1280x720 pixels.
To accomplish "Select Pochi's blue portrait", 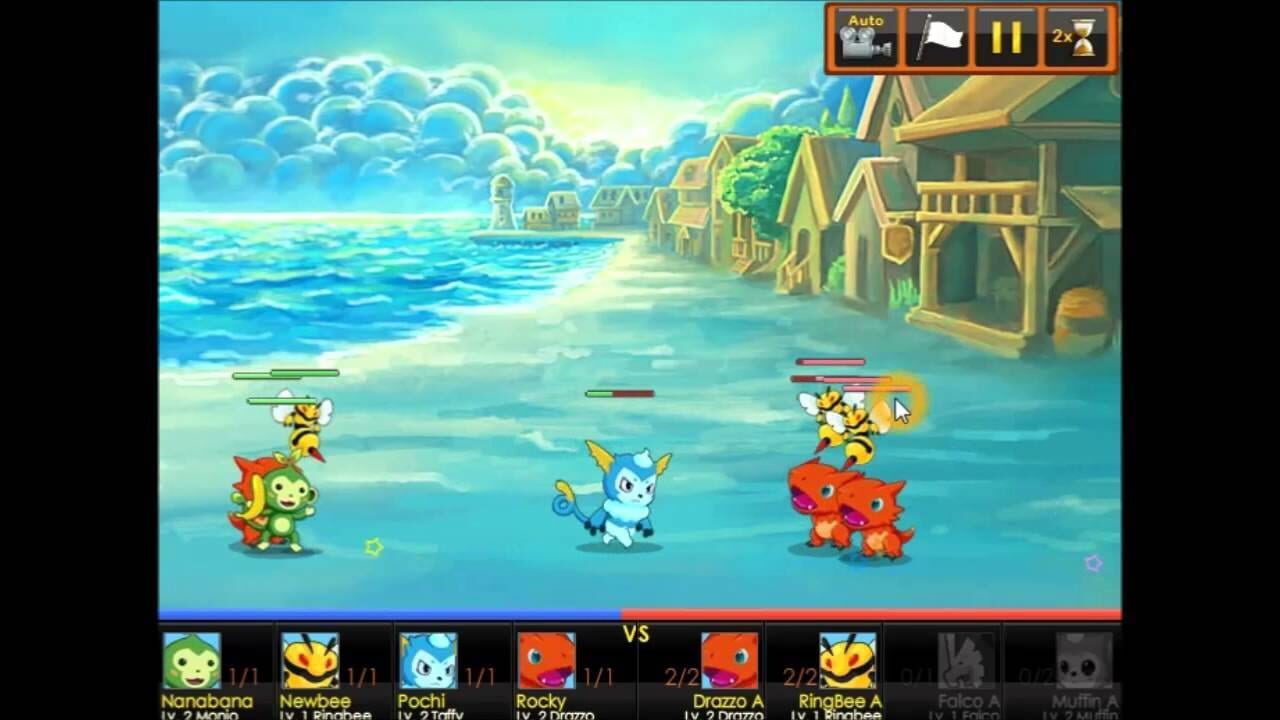I will 431,663.
